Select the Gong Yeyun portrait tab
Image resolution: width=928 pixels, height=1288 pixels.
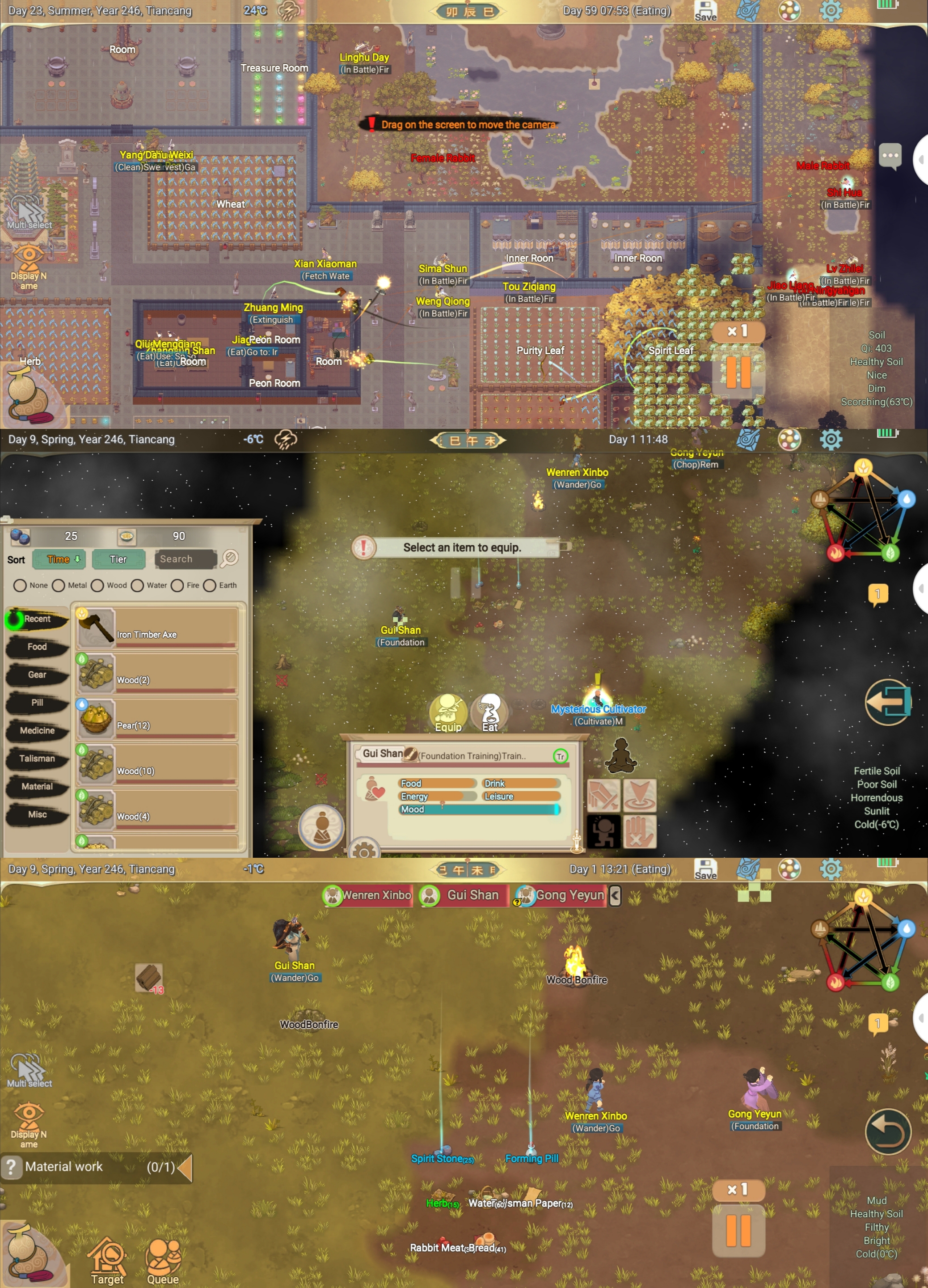(x=561, y=896)
